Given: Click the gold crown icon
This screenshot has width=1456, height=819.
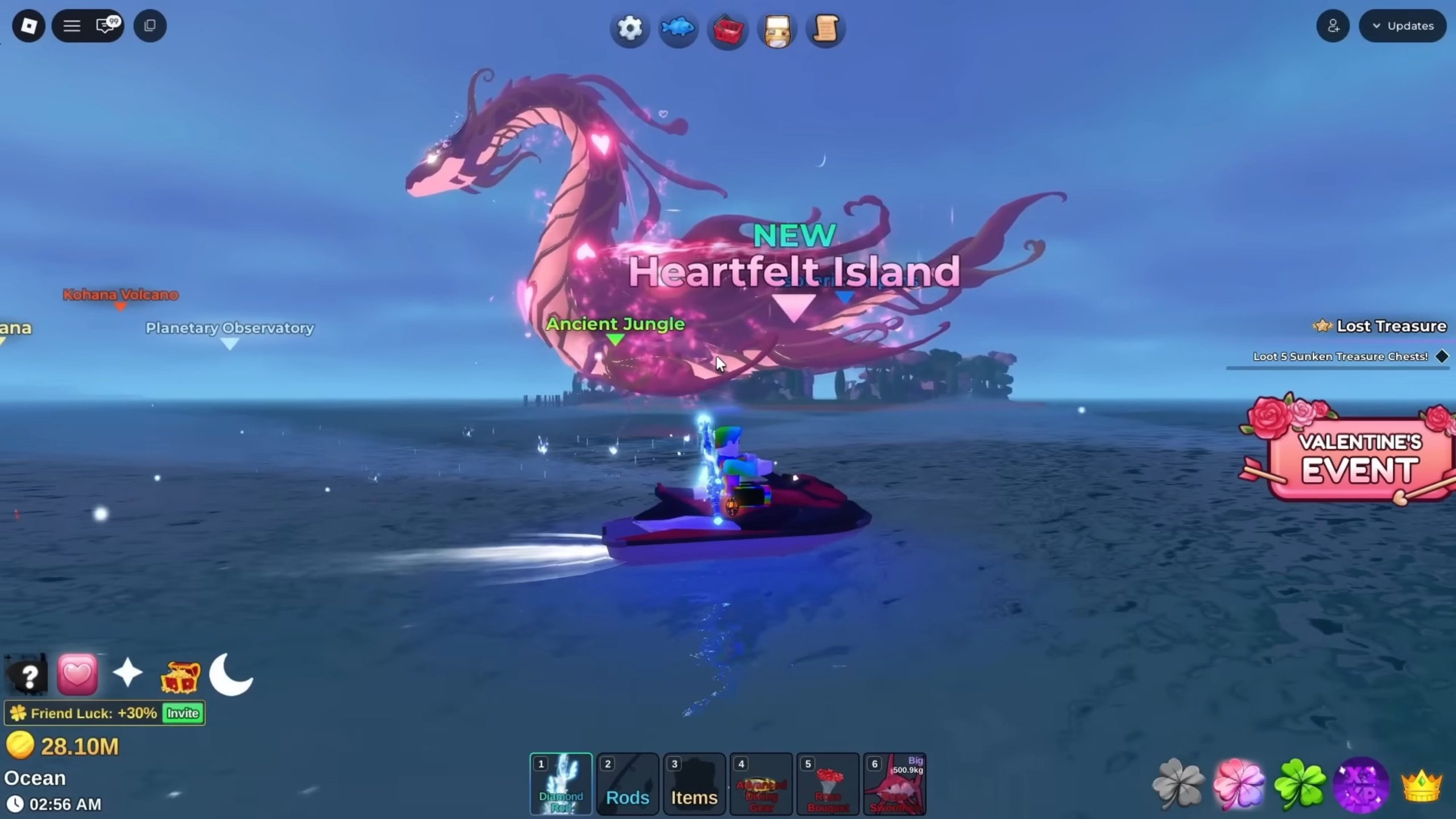Looking at the screenshot, I should pos(1421,785).
